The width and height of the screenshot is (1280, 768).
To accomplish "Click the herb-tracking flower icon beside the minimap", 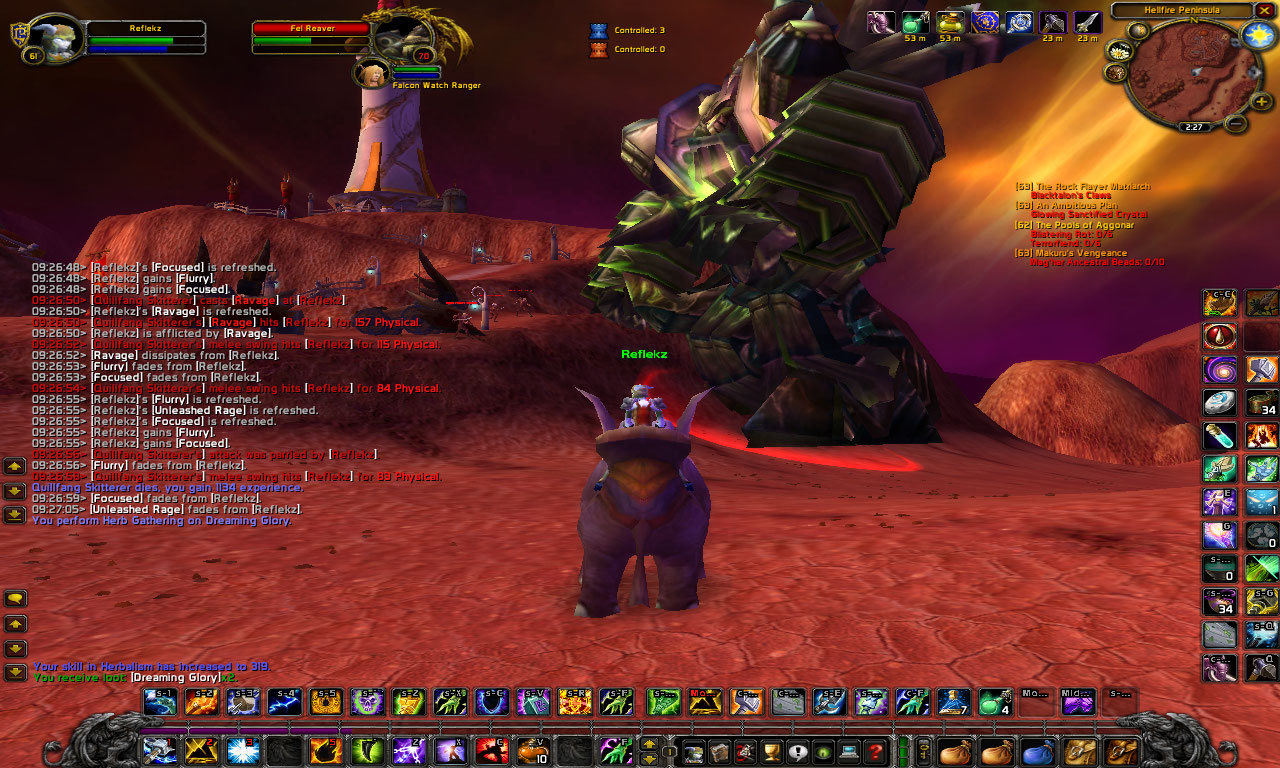I will pos(1119,52).
